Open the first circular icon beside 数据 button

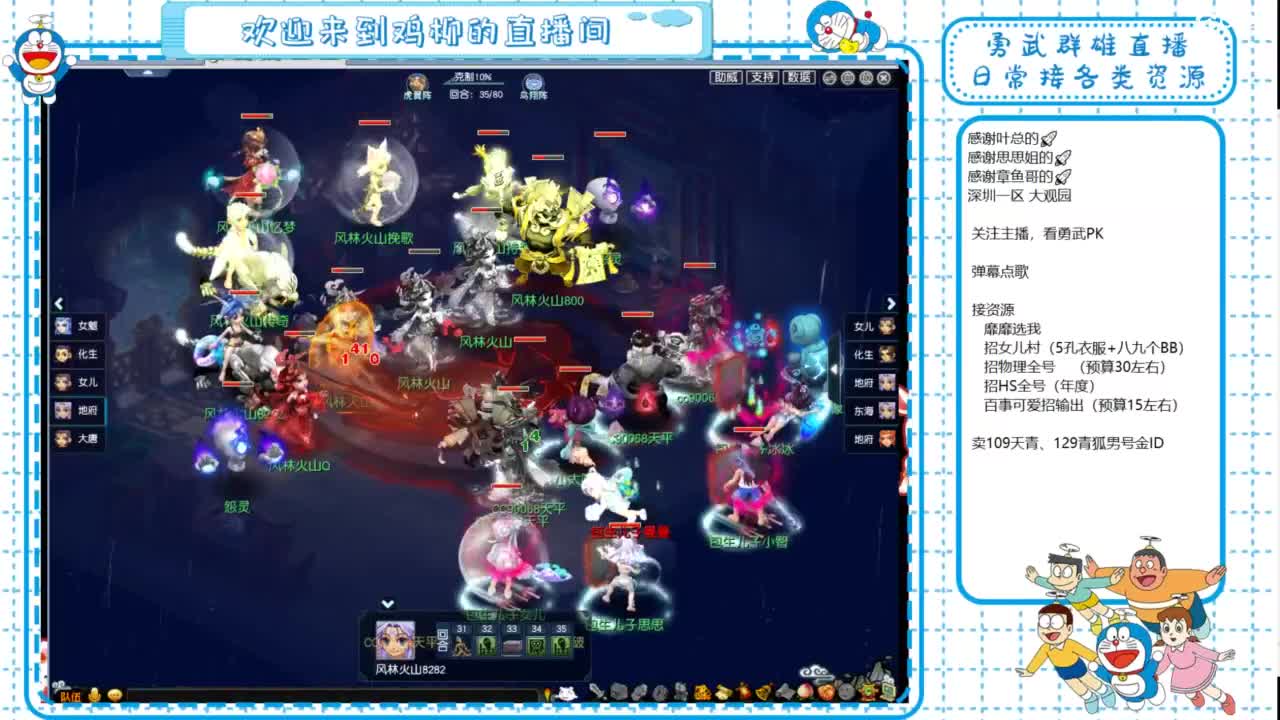[828, 77]
